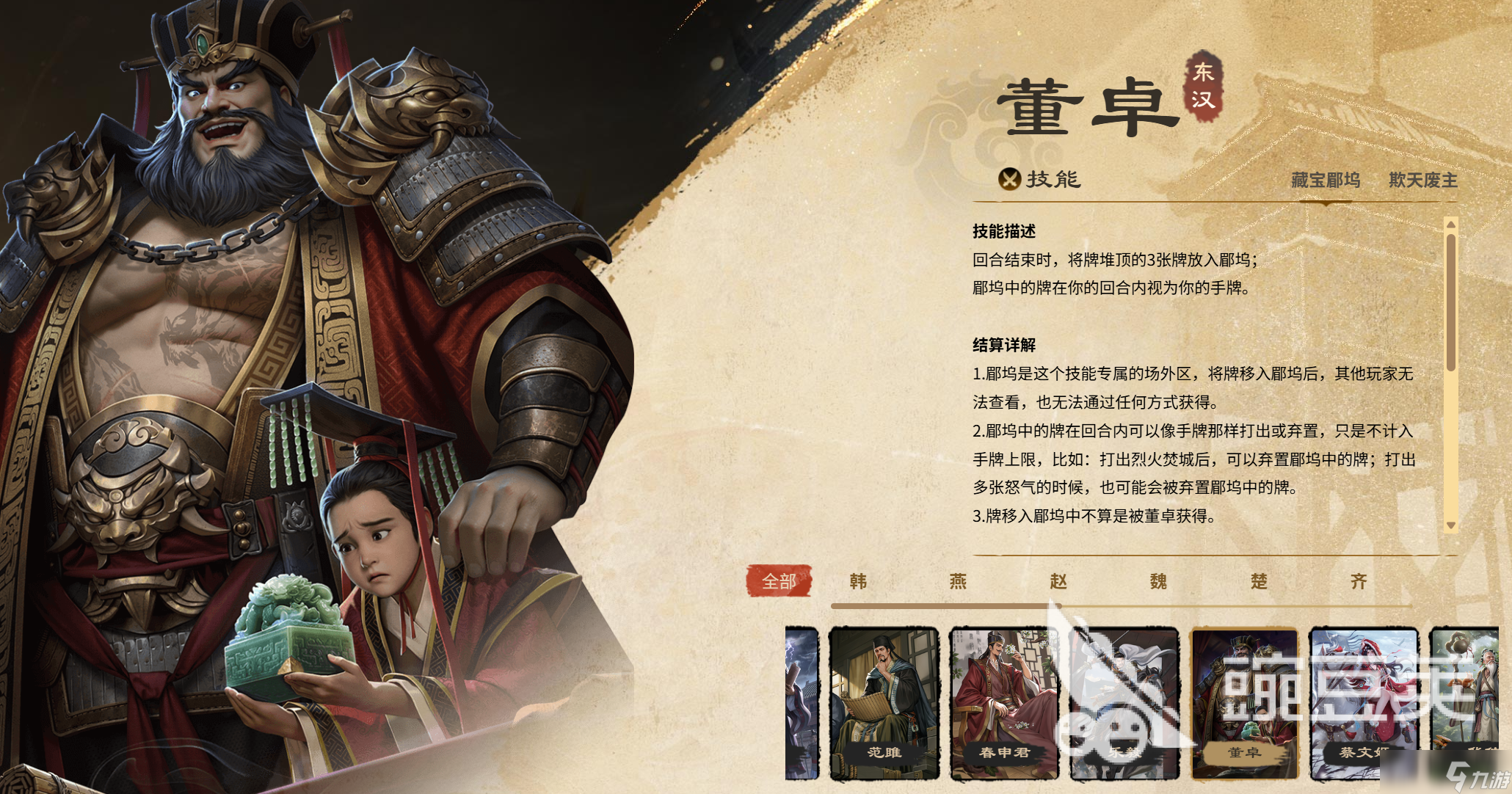Select the 赵 faction option
This screenshot has width=1512, height=794.
pyautogui.click(x=1060, y=581)
